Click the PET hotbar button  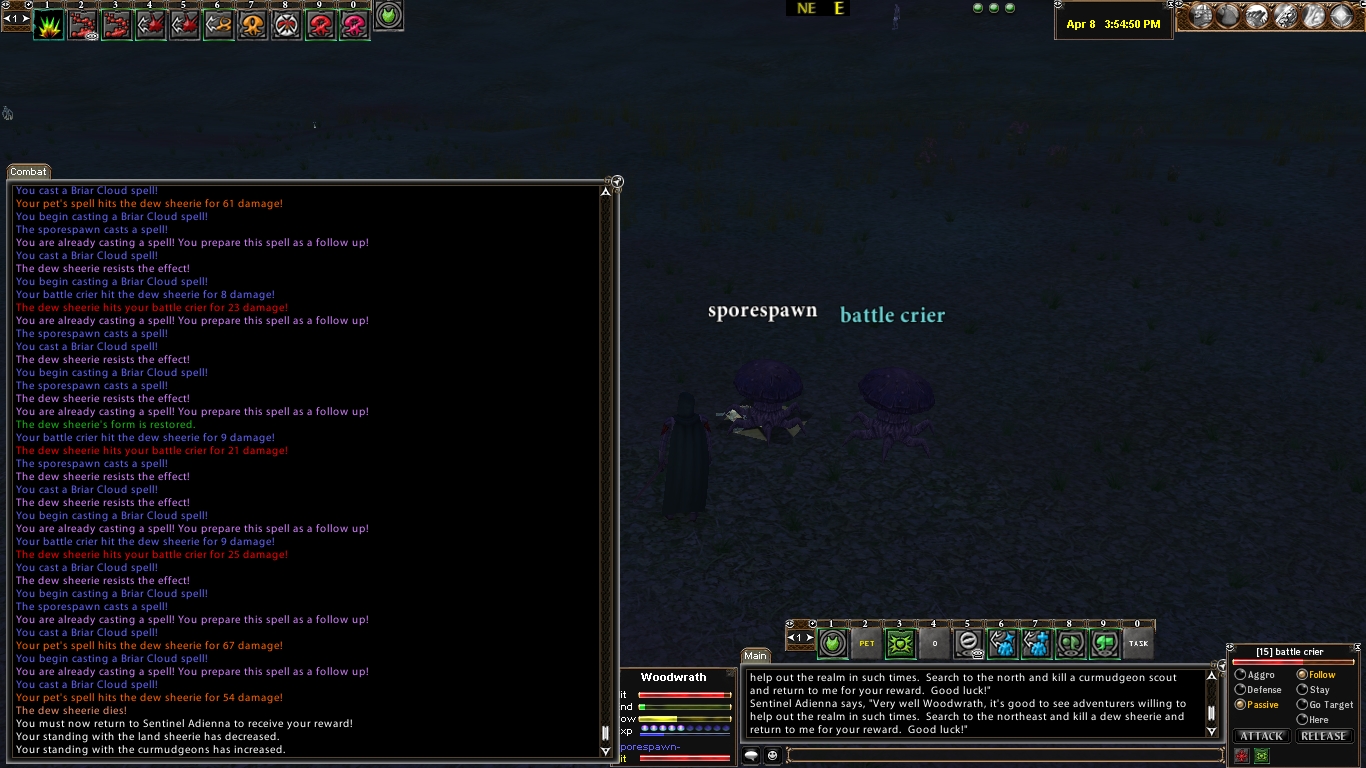[866, 643]
